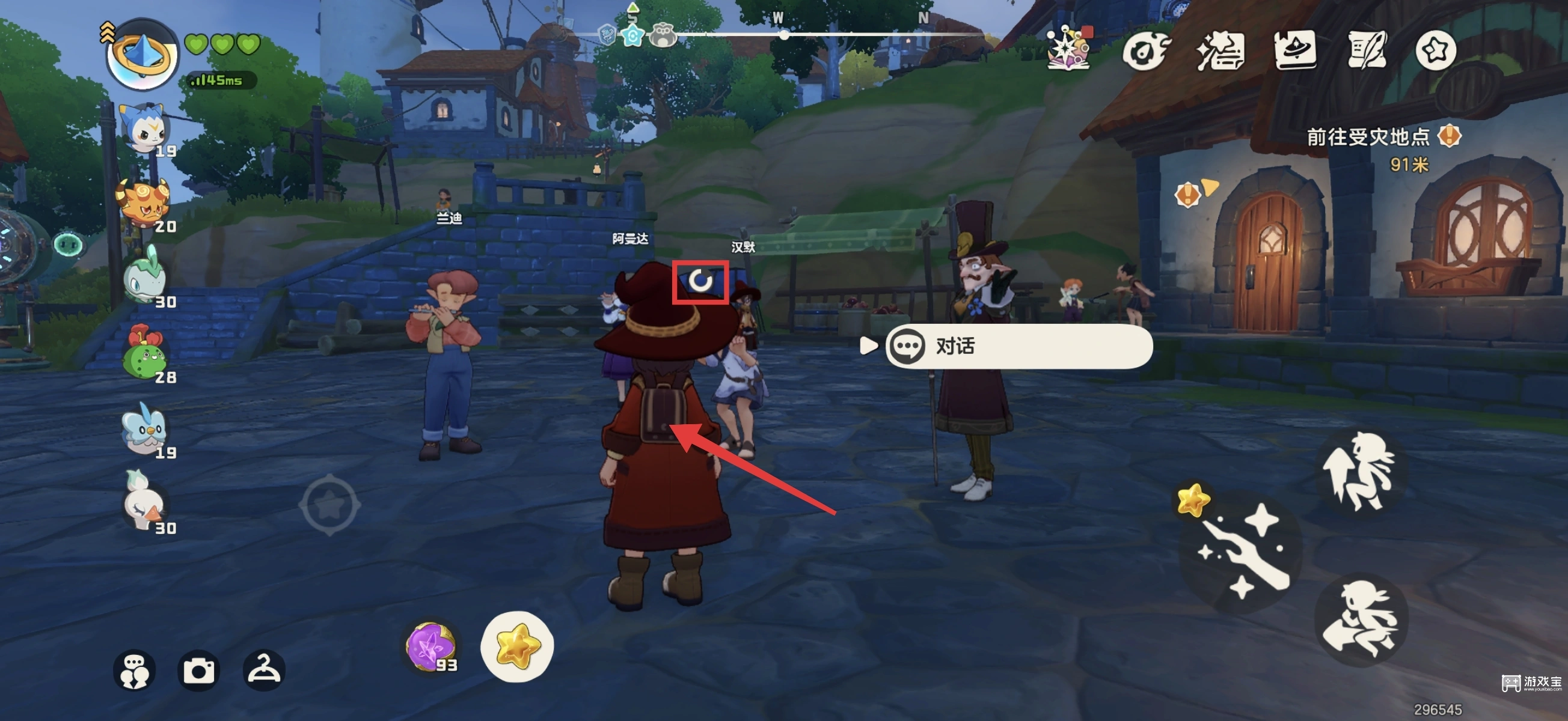Select the level 30 green leaf pet
The width and height of the screenshot is (1568, 721).
[x=144, y=279]
